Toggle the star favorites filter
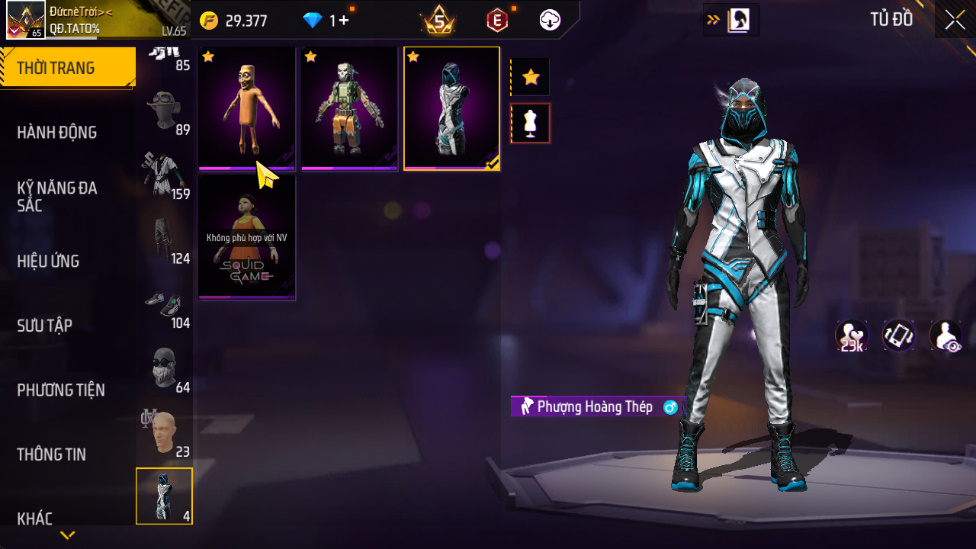Image resolution: width=976 pixels, height=549 pixels. click(530, 77)
